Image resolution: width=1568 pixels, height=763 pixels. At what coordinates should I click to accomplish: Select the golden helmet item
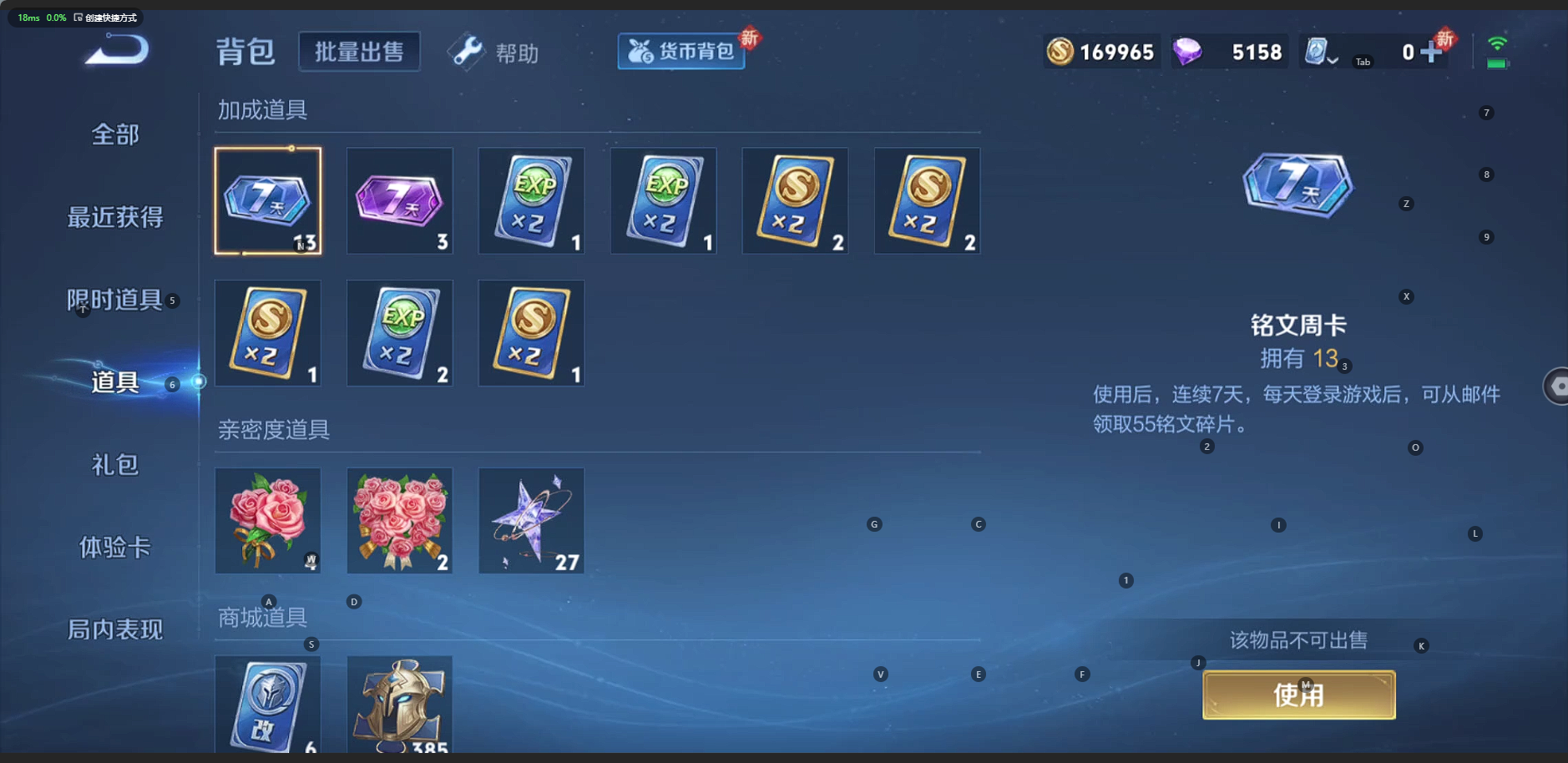point(399,705)
